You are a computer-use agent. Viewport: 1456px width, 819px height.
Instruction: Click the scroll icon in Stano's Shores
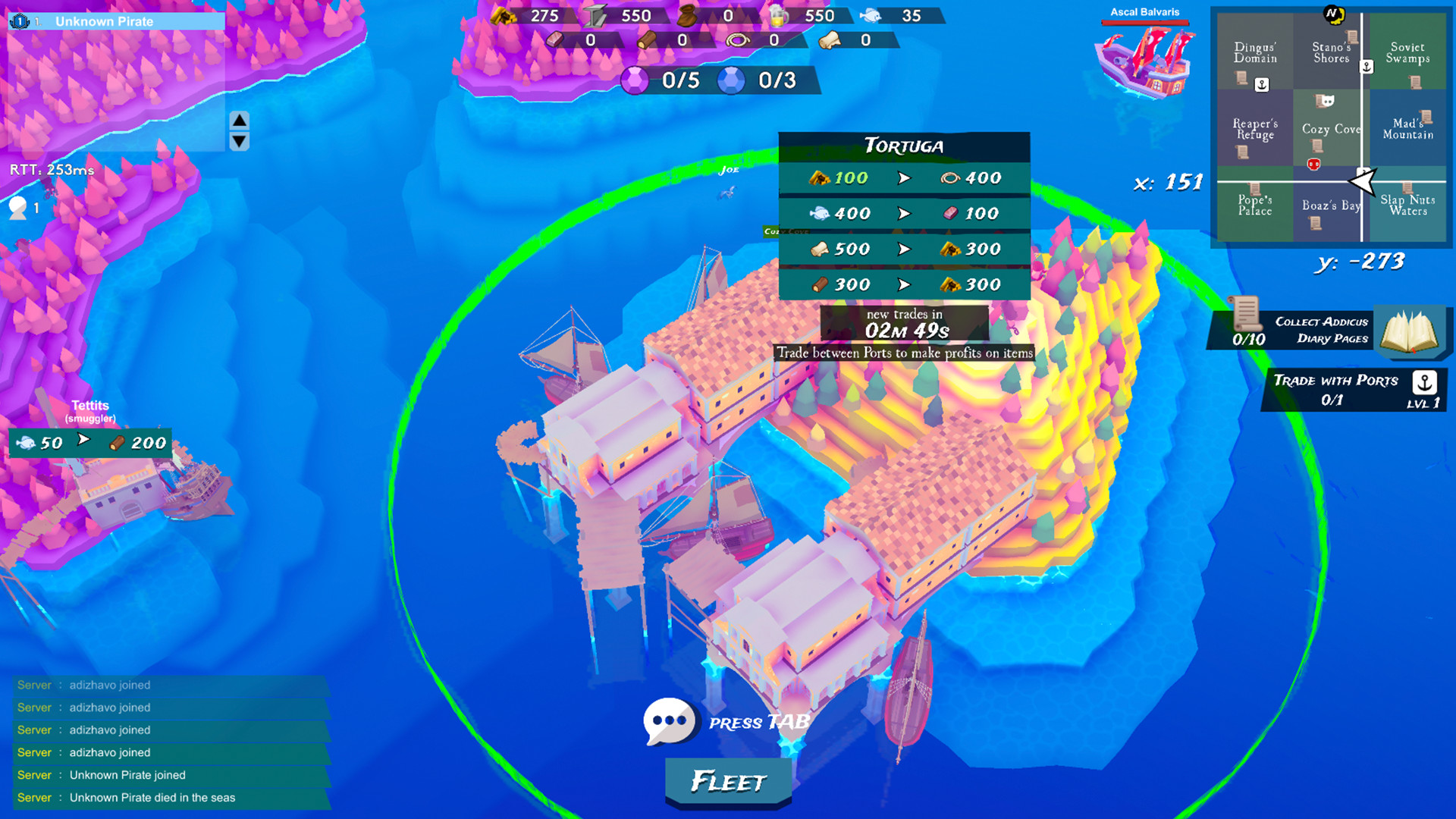[1352, 36]
